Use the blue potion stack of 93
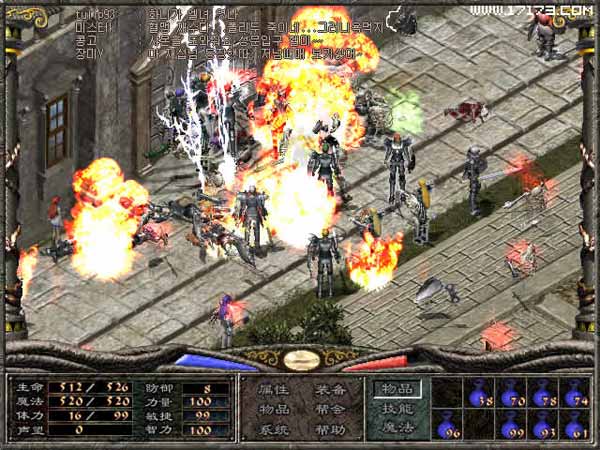Screen dimensions: 600x450 (543, 425)
